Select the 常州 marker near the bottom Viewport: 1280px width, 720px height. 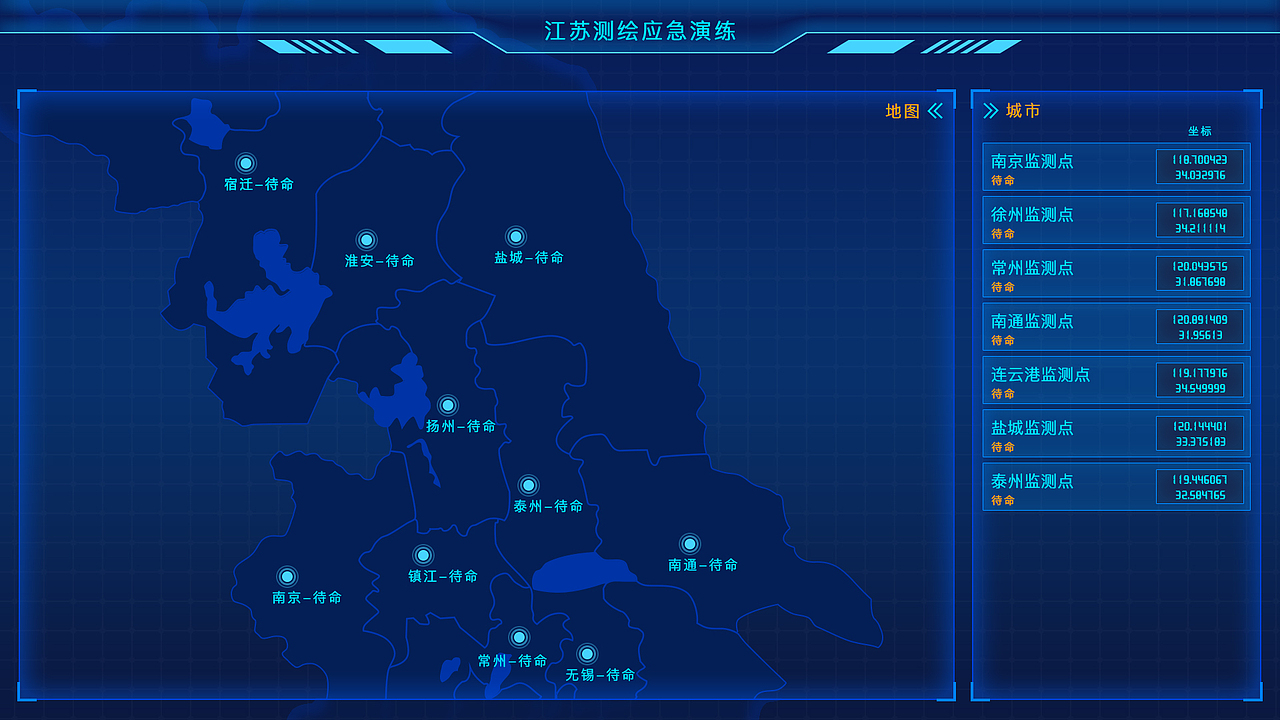[518, 635]
